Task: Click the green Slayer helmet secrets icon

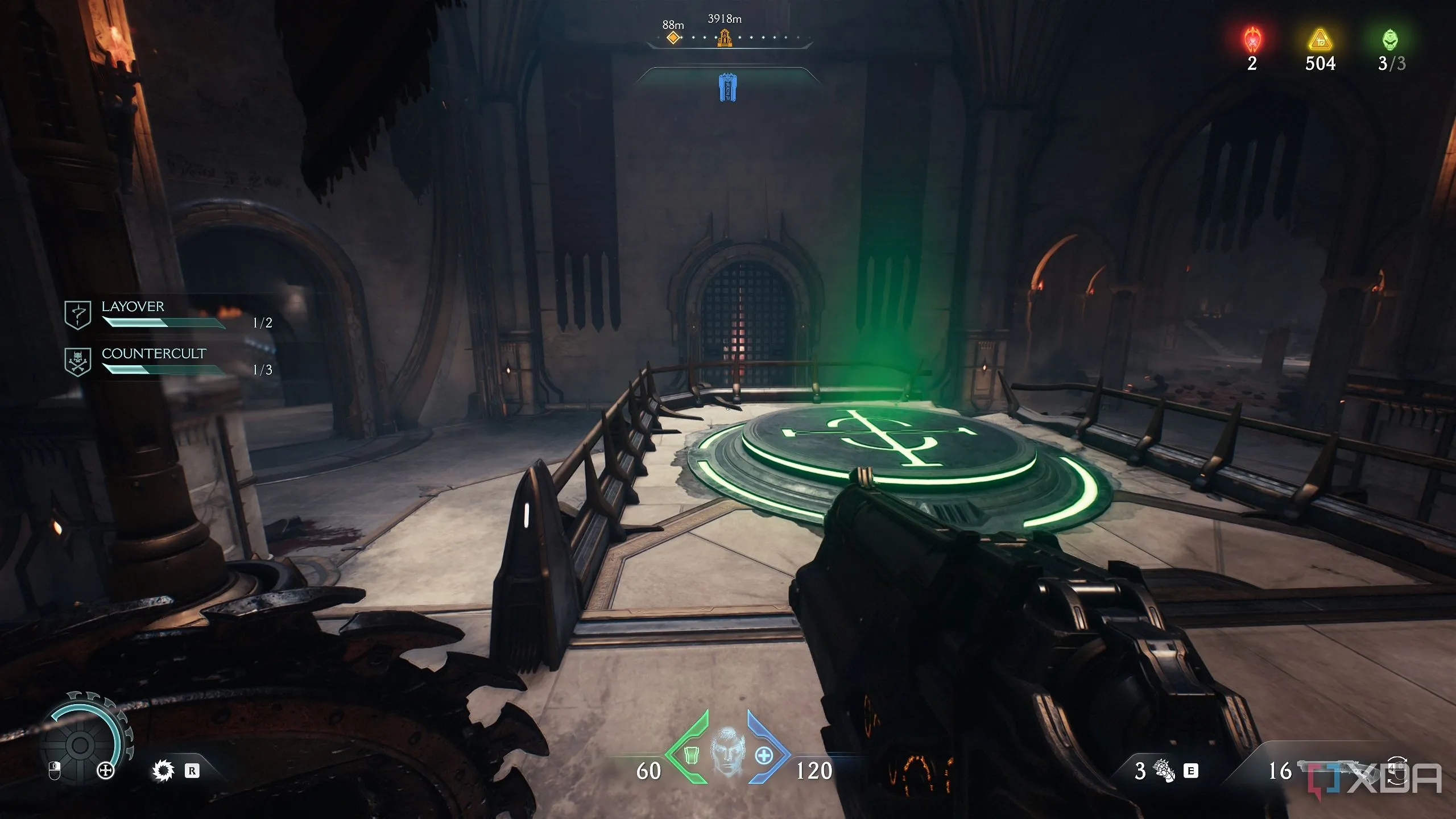Action: coord(1390,40)
